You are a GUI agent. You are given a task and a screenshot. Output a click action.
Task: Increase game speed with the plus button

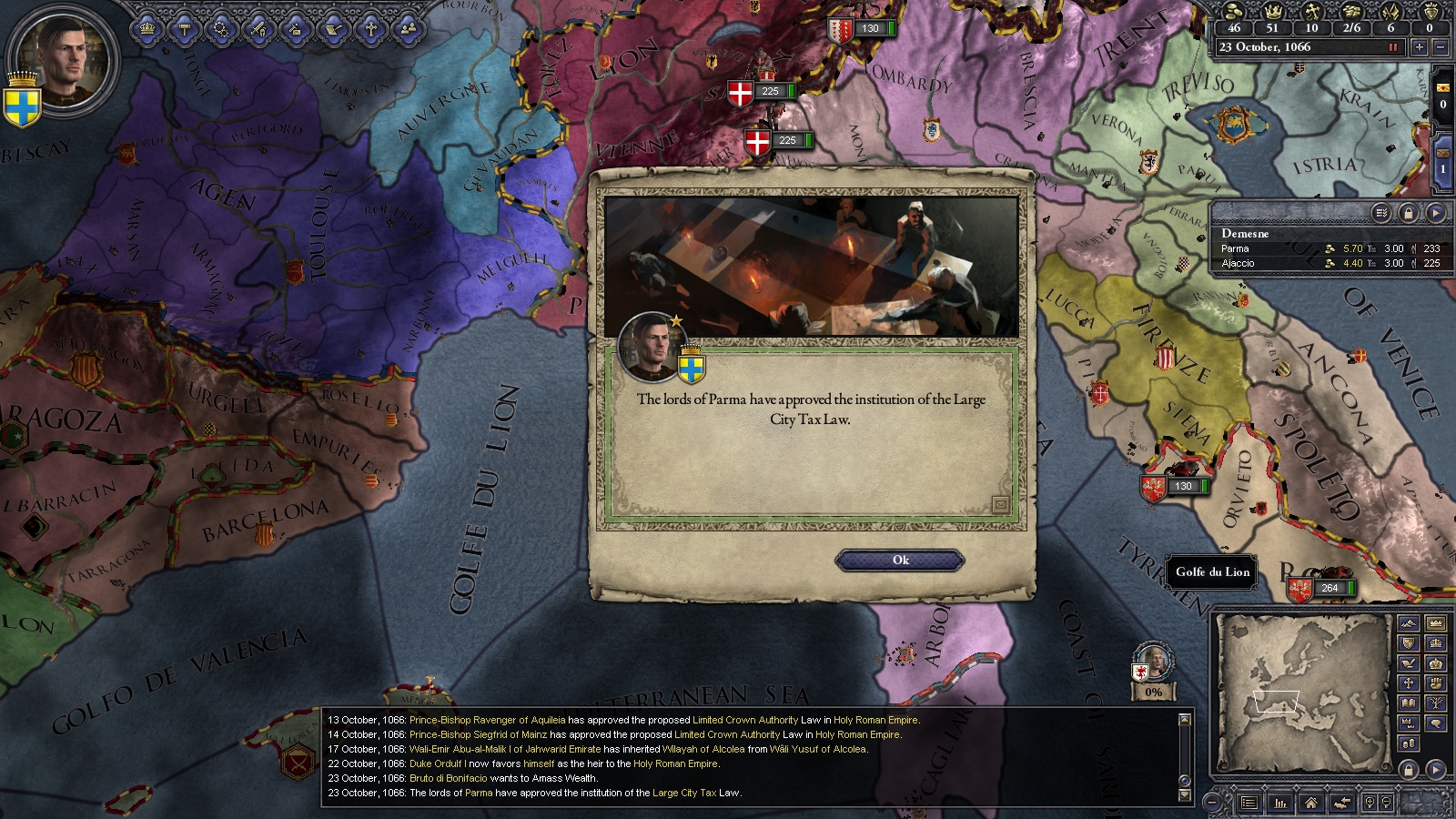(x=1419, y=47)
